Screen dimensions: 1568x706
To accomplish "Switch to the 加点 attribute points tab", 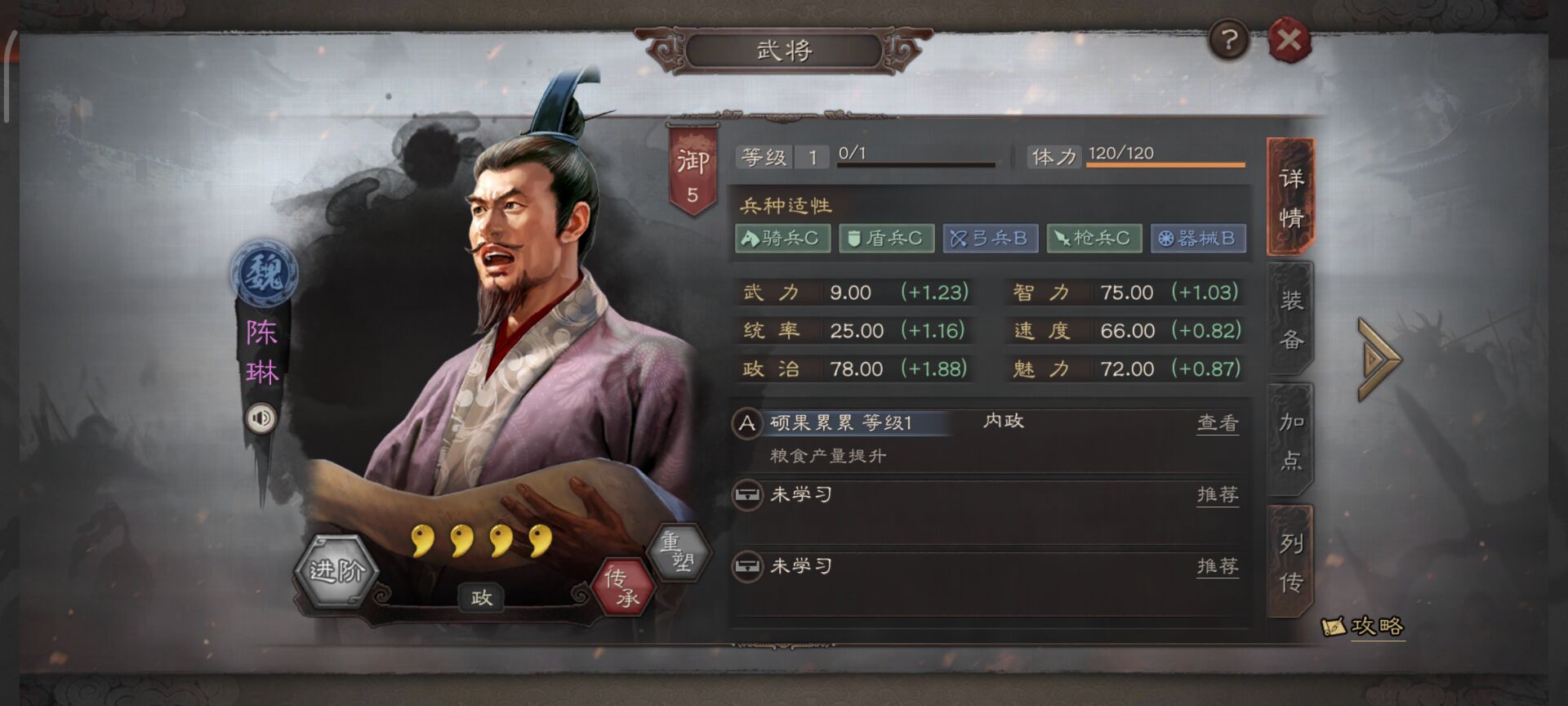I will pyautogui.click(x=1290, y=440).
